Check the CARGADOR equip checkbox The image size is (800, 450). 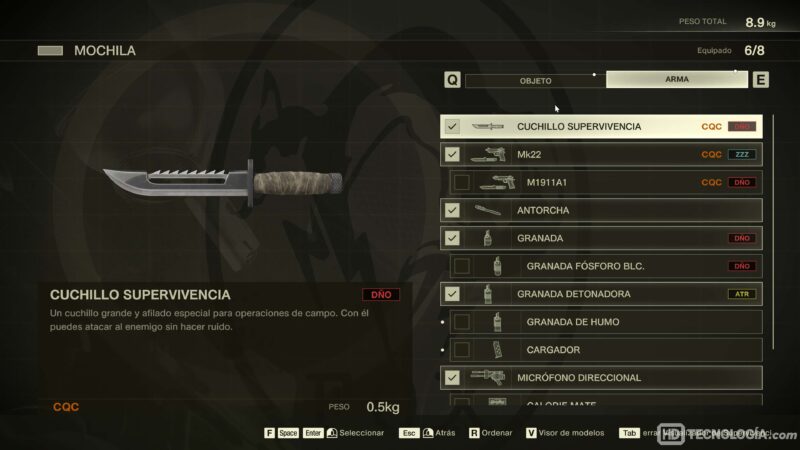pos(462,350)
